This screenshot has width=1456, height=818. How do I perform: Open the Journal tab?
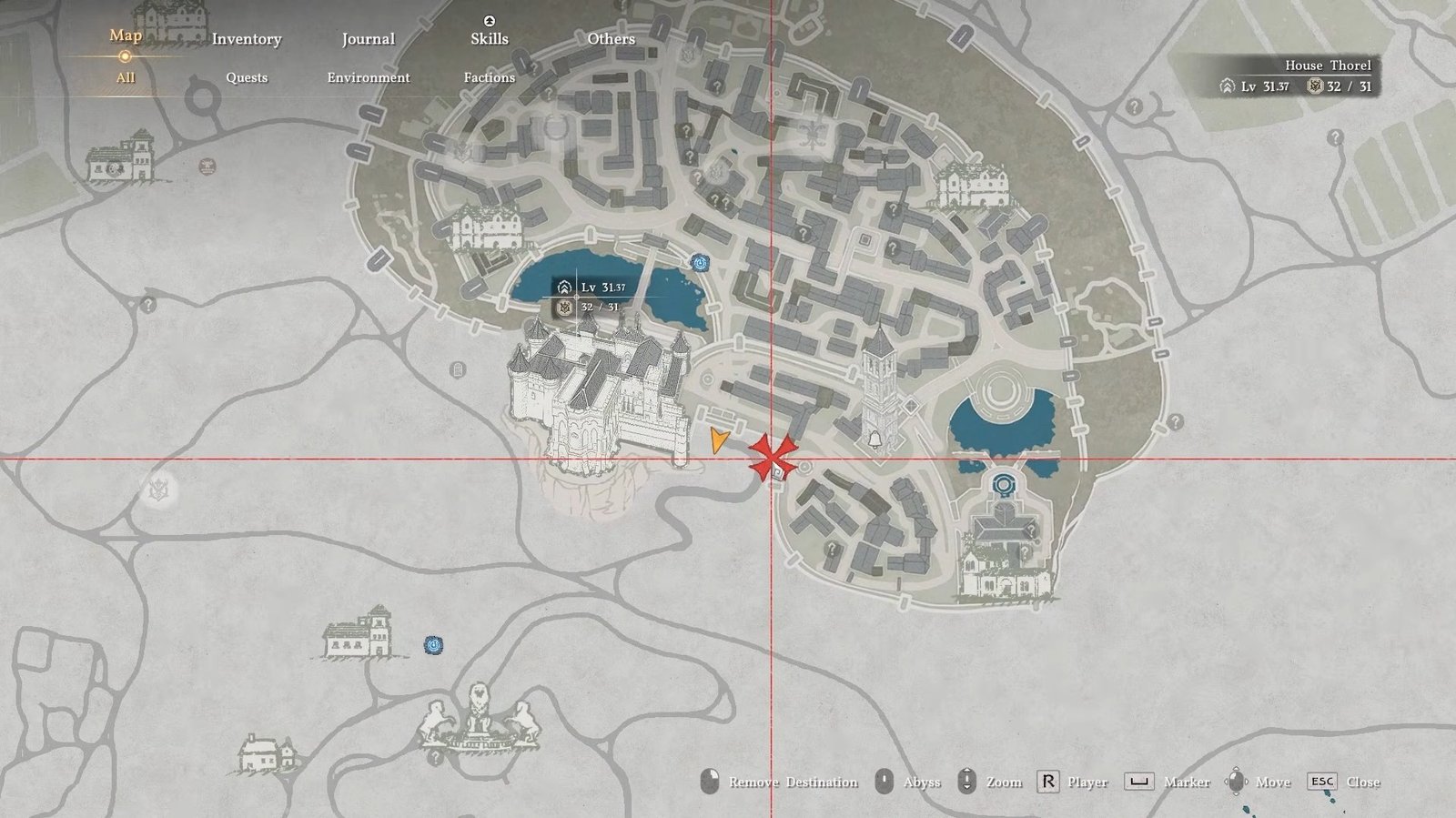tap(368, 39)
